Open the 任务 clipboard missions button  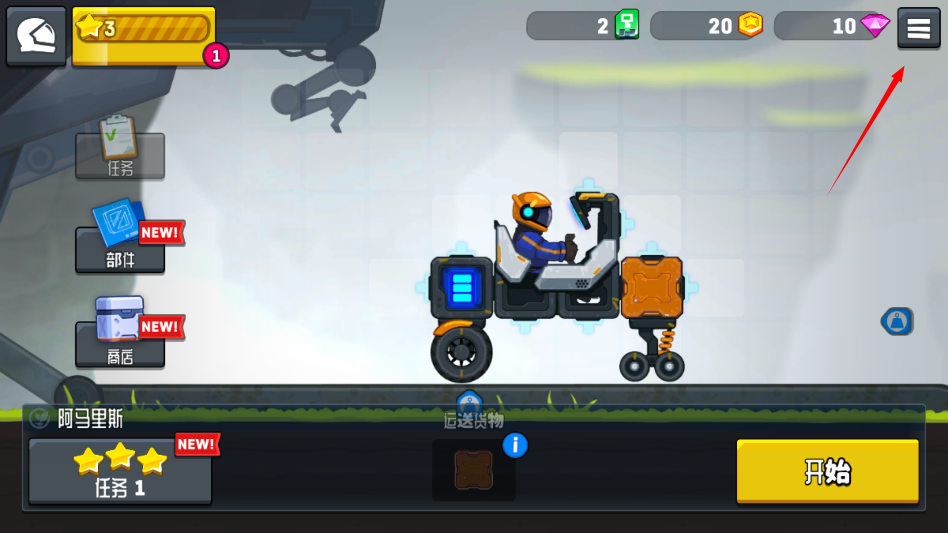click(x=120, y=153)
